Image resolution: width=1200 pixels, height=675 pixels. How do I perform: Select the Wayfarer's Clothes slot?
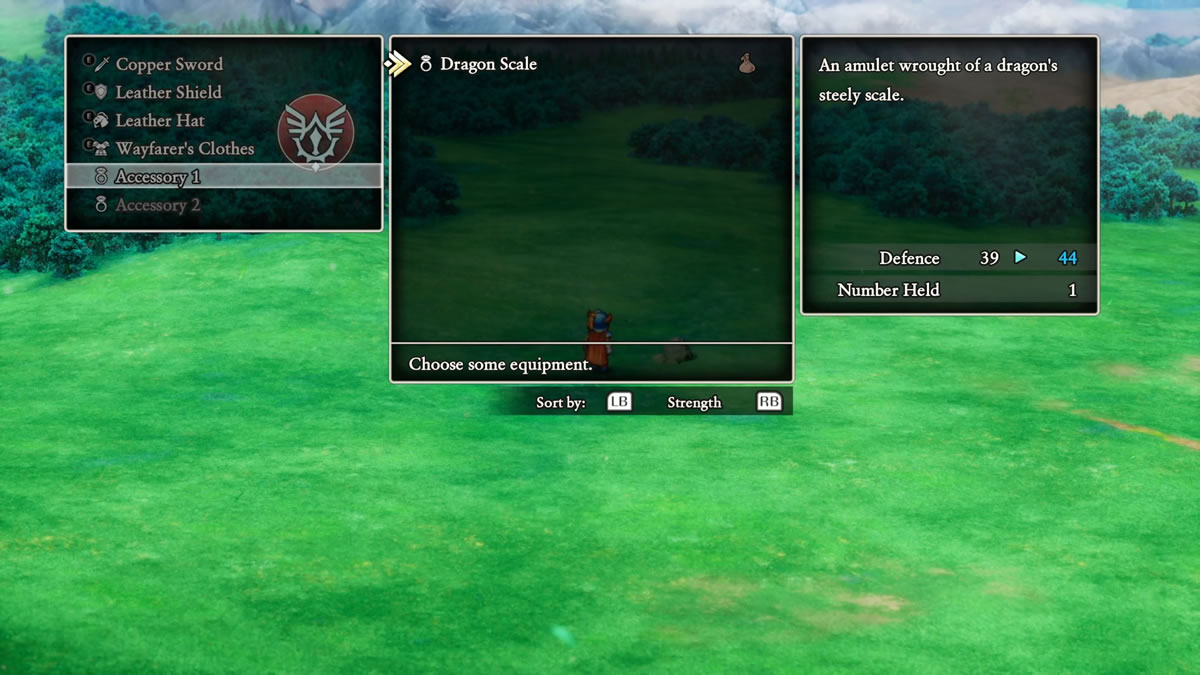pyautogui.click(x=184, y=148)
